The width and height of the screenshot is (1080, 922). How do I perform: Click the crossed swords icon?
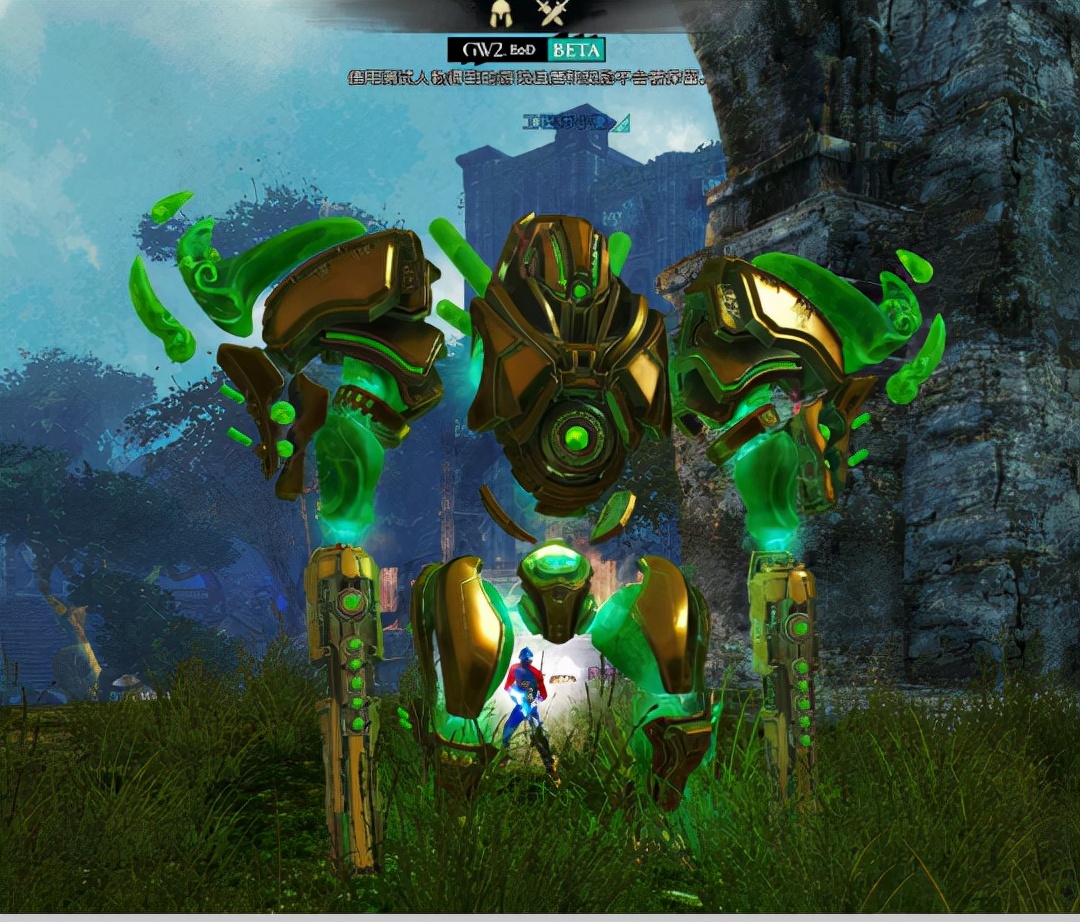pos(551,13)
